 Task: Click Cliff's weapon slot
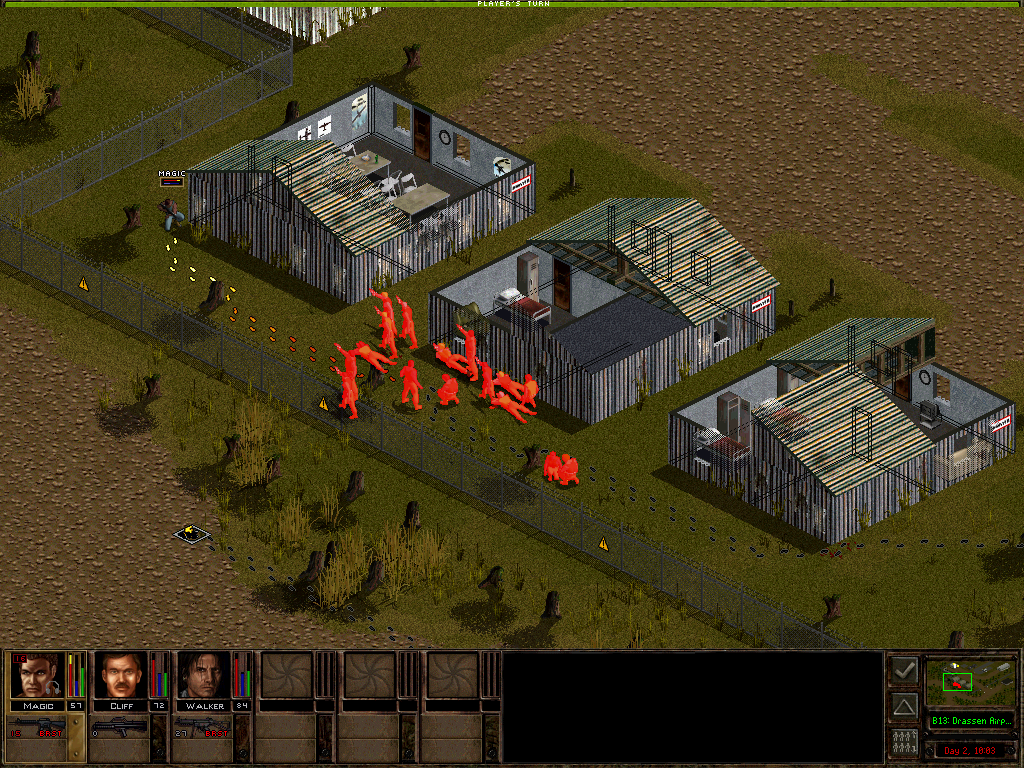pos(121,727)
